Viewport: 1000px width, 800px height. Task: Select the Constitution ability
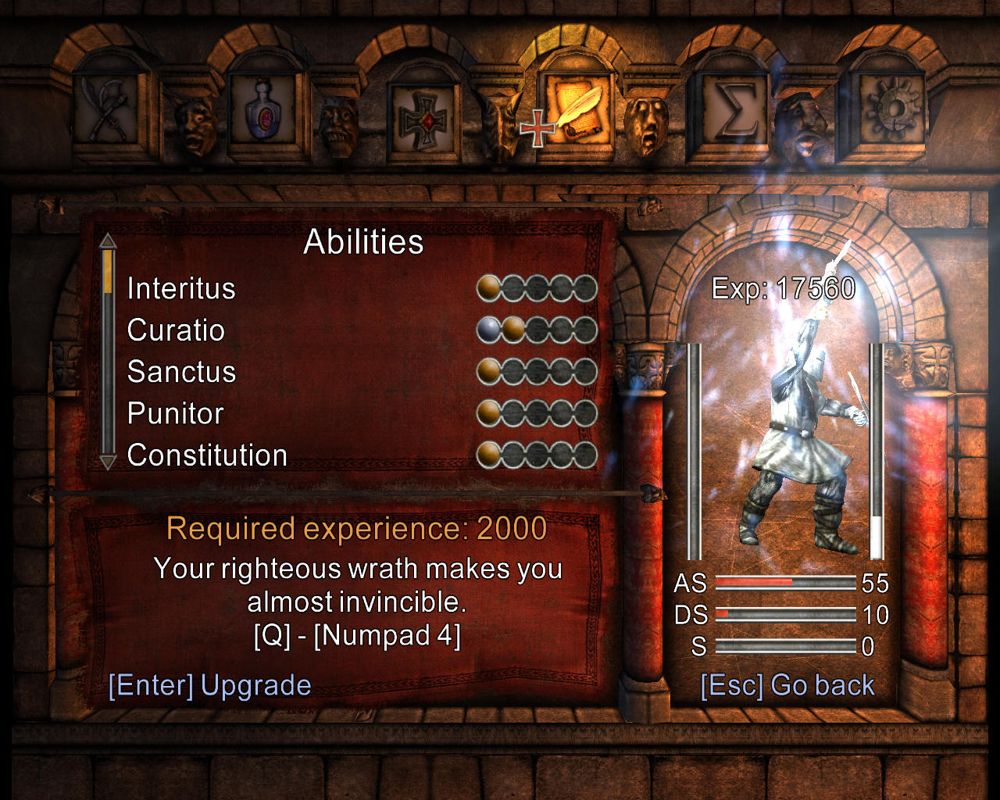point(207,456)
